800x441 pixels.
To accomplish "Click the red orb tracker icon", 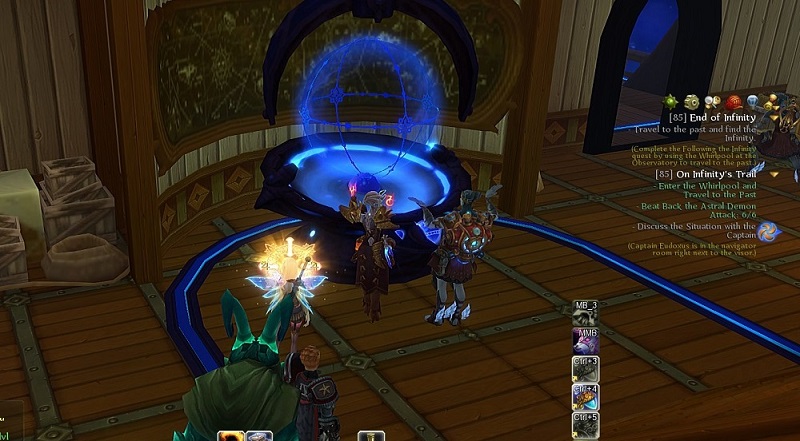I will [733, 101].
